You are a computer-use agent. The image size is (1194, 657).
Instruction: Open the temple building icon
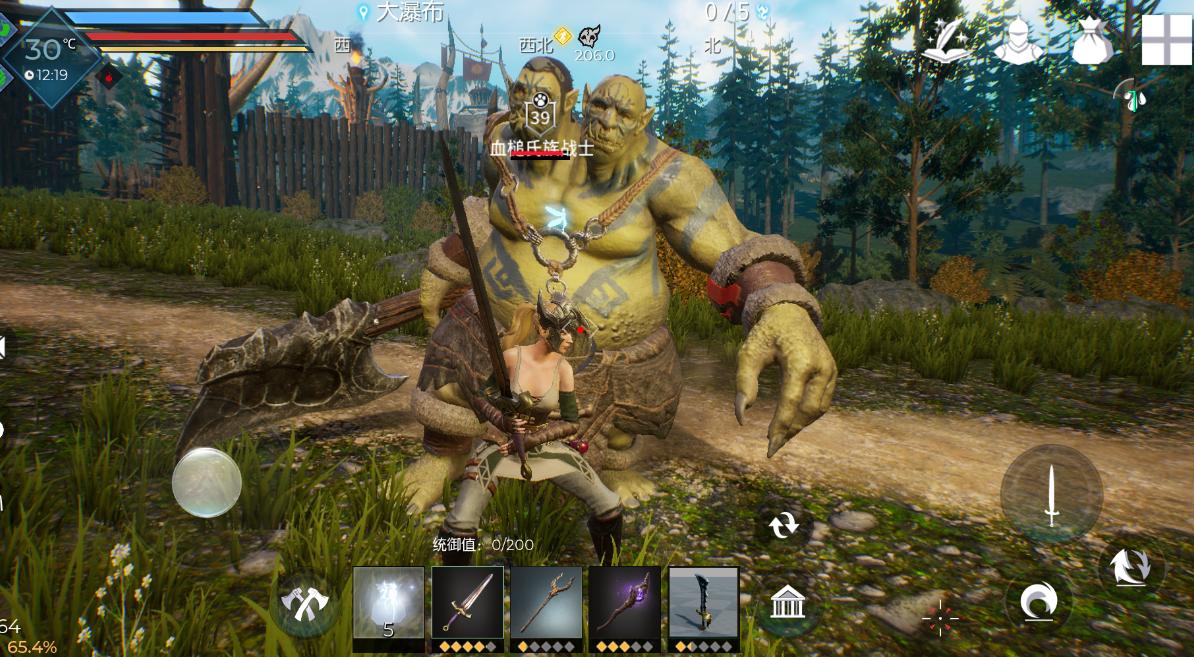(788, 602)
